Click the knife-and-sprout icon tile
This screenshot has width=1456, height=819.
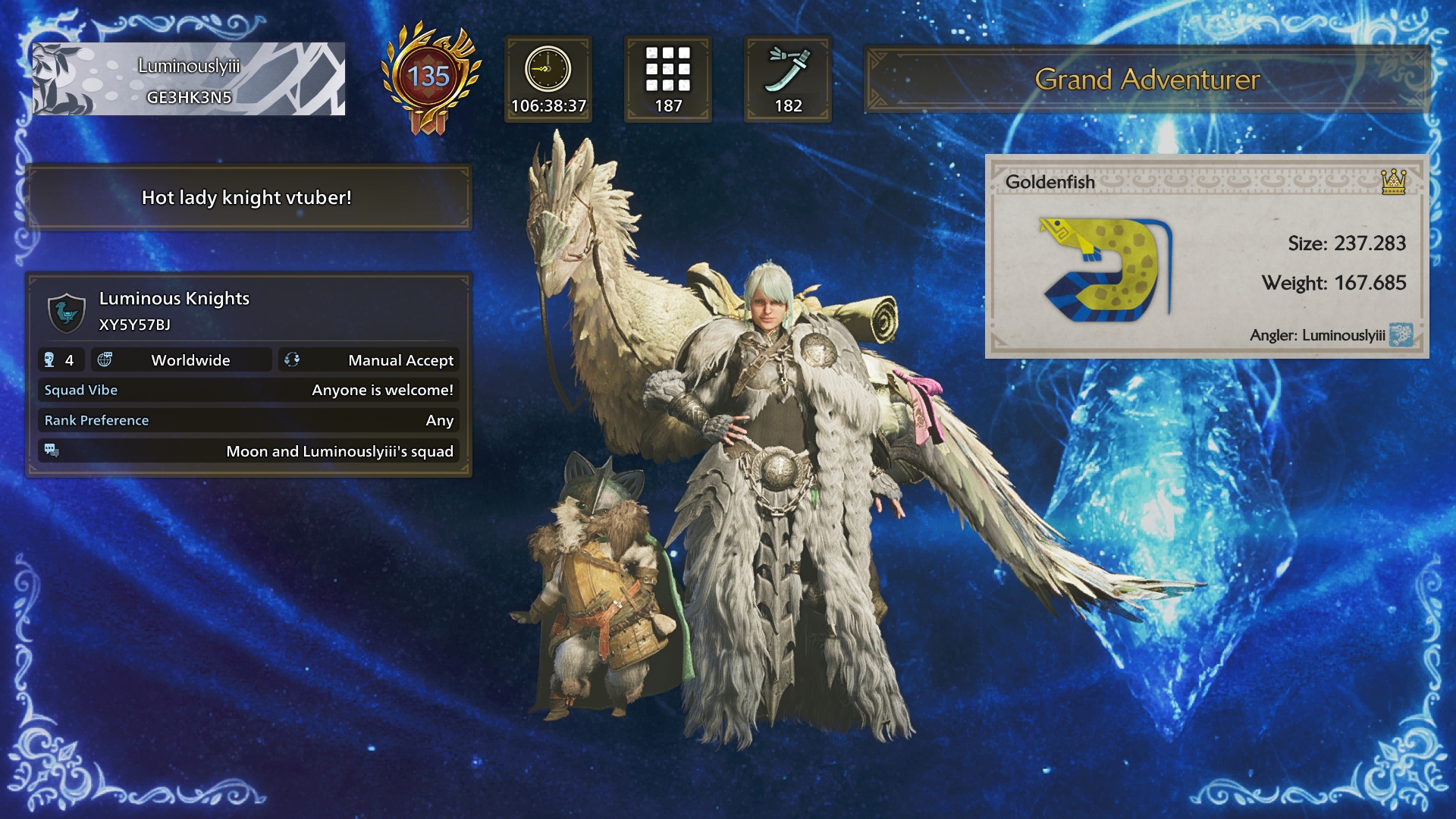click(x=788, y=79)
